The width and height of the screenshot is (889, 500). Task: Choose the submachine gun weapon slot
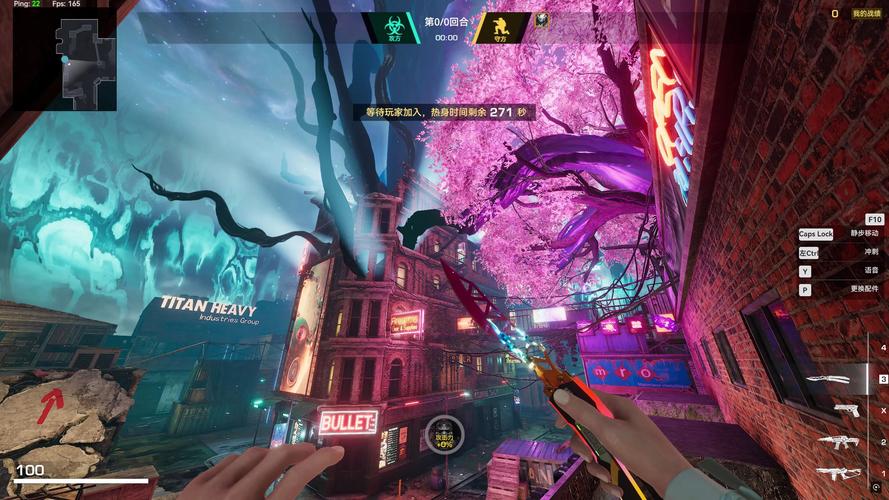tap(838, 441)
